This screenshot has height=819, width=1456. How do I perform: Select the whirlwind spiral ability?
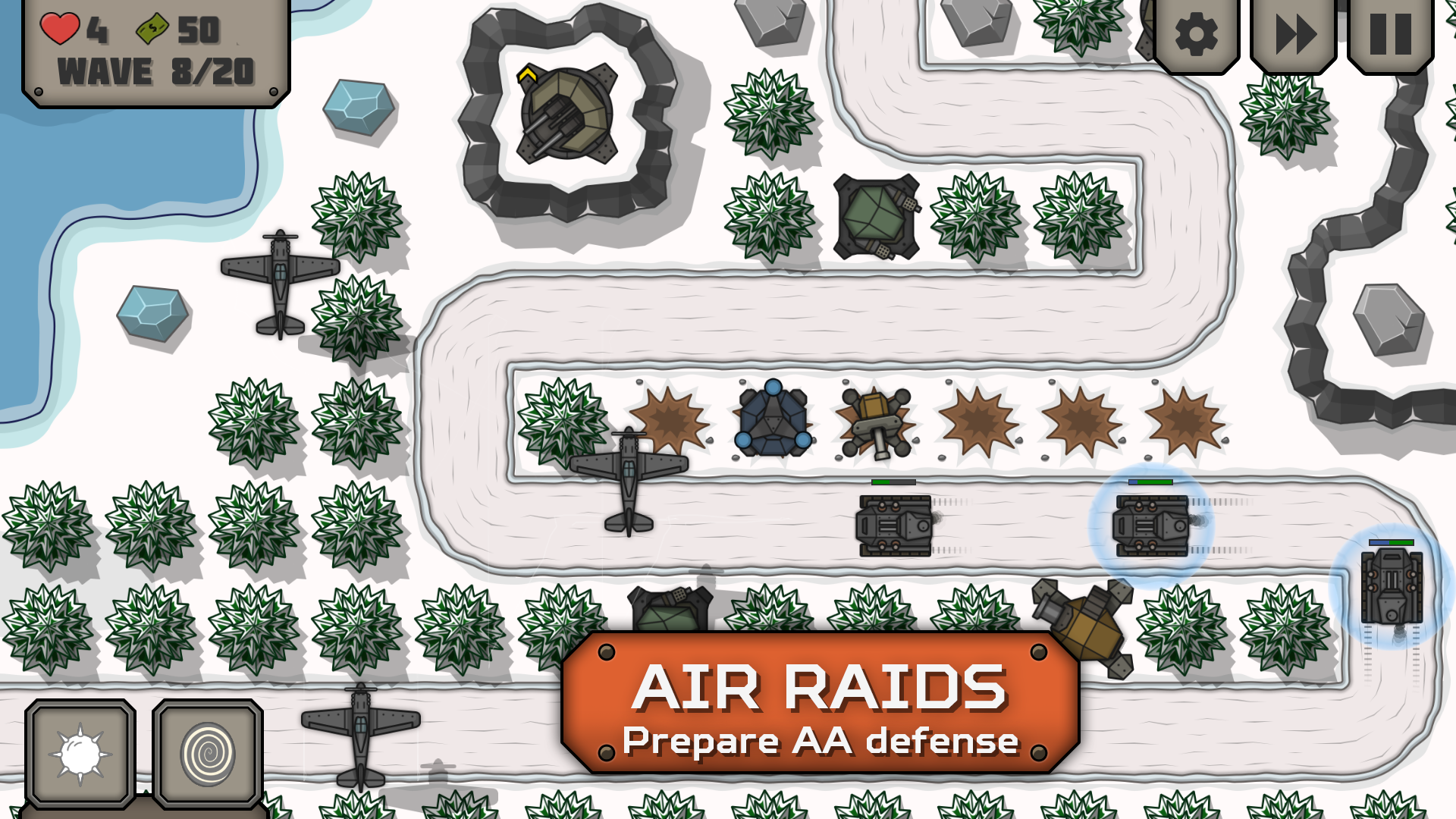(x=206, y=753)
